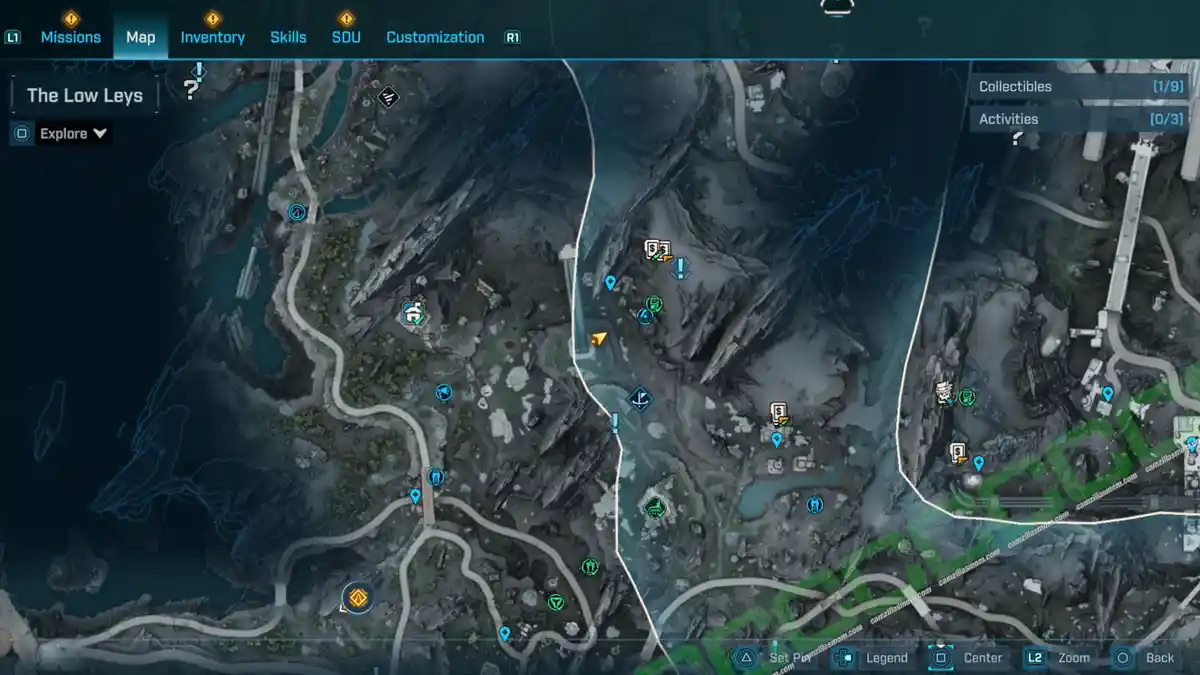Select the house icon map marker

coord(413,313)
